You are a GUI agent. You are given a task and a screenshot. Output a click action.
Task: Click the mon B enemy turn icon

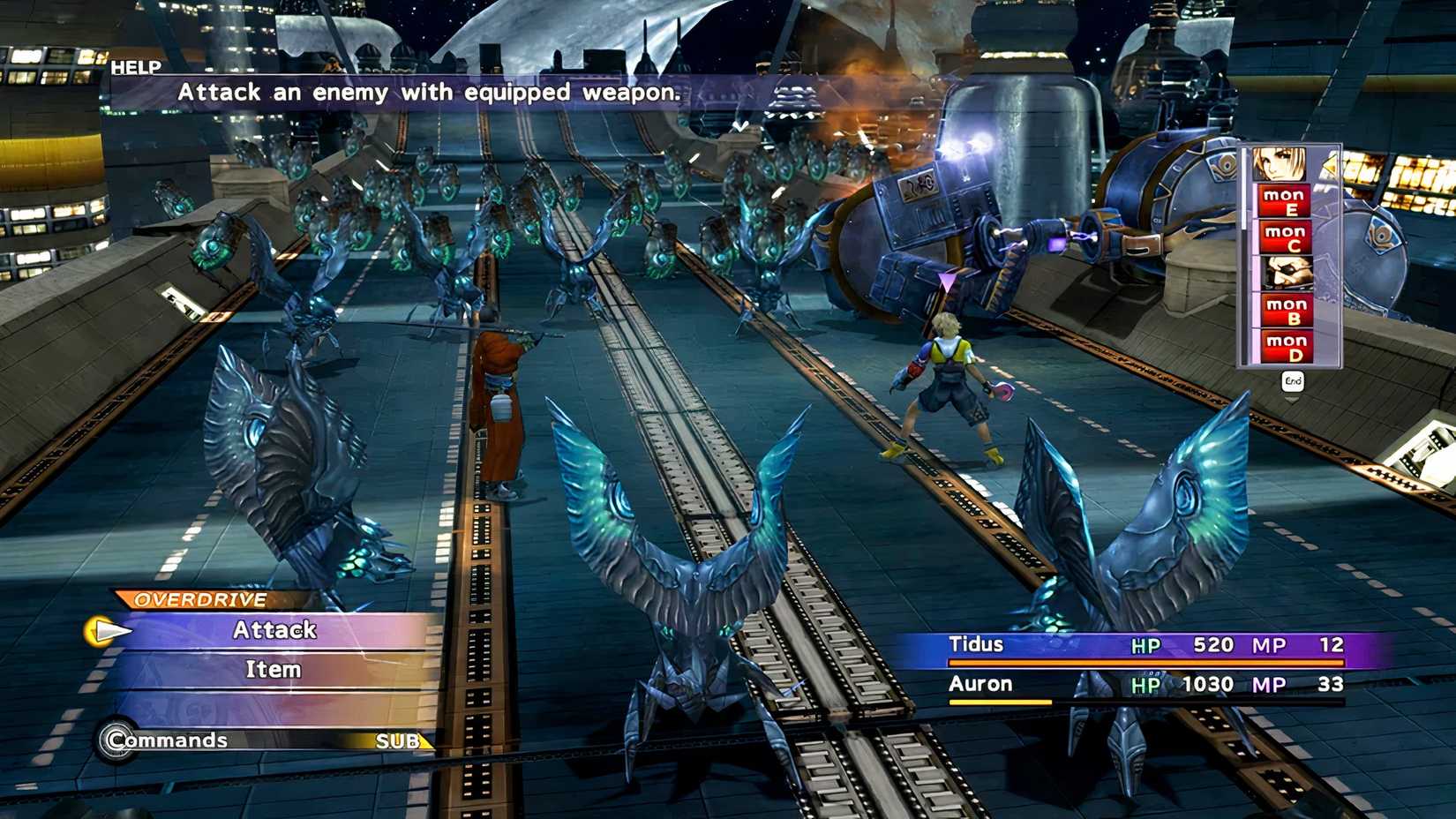(x=1285, y=311)
